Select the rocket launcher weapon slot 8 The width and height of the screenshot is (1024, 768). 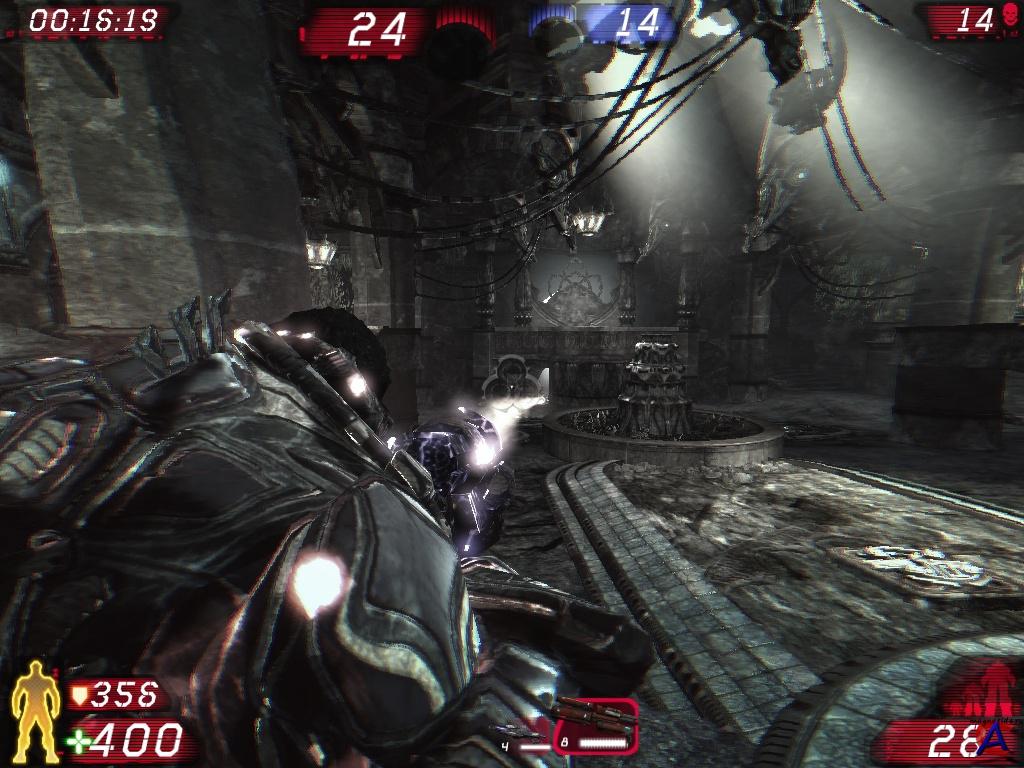point(596,725)
